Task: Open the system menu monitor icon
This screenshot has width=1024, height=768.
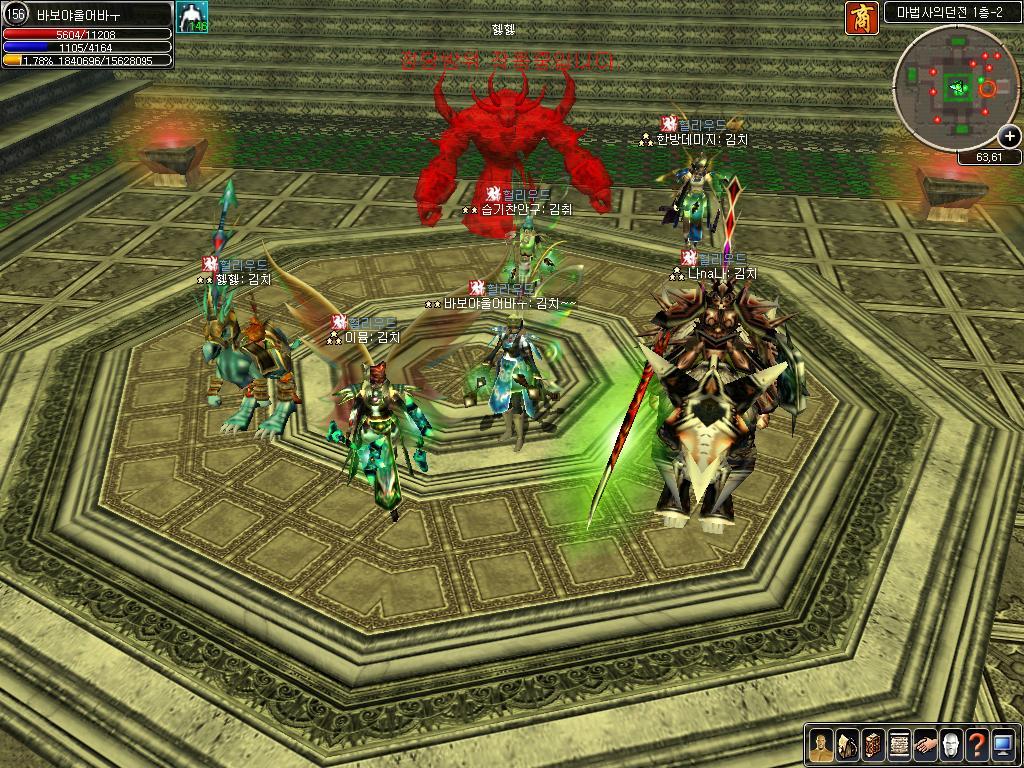Action: (x=1003, y=745)
